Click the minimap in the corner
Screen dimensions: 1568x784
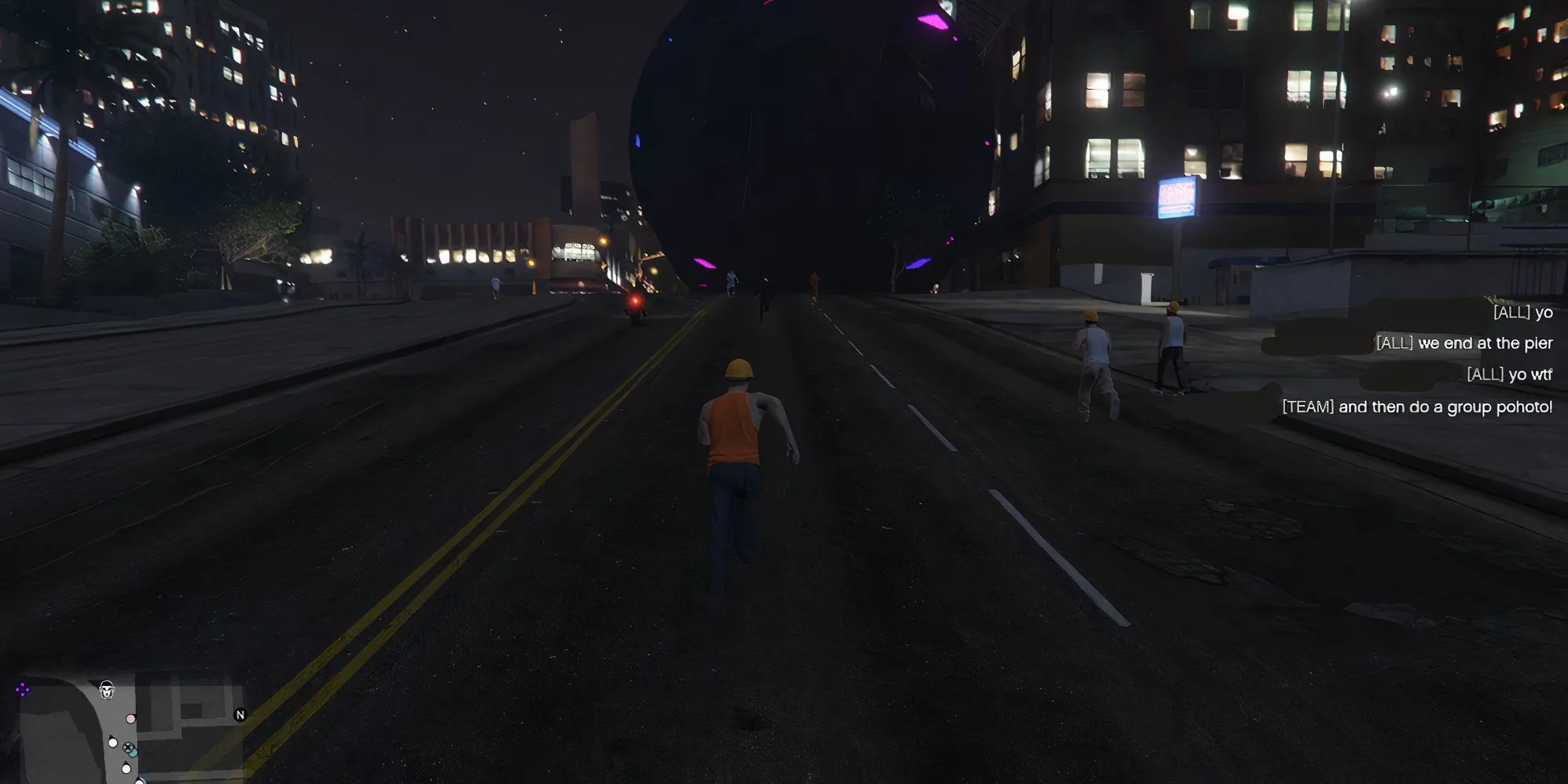[x=129, y=731]
